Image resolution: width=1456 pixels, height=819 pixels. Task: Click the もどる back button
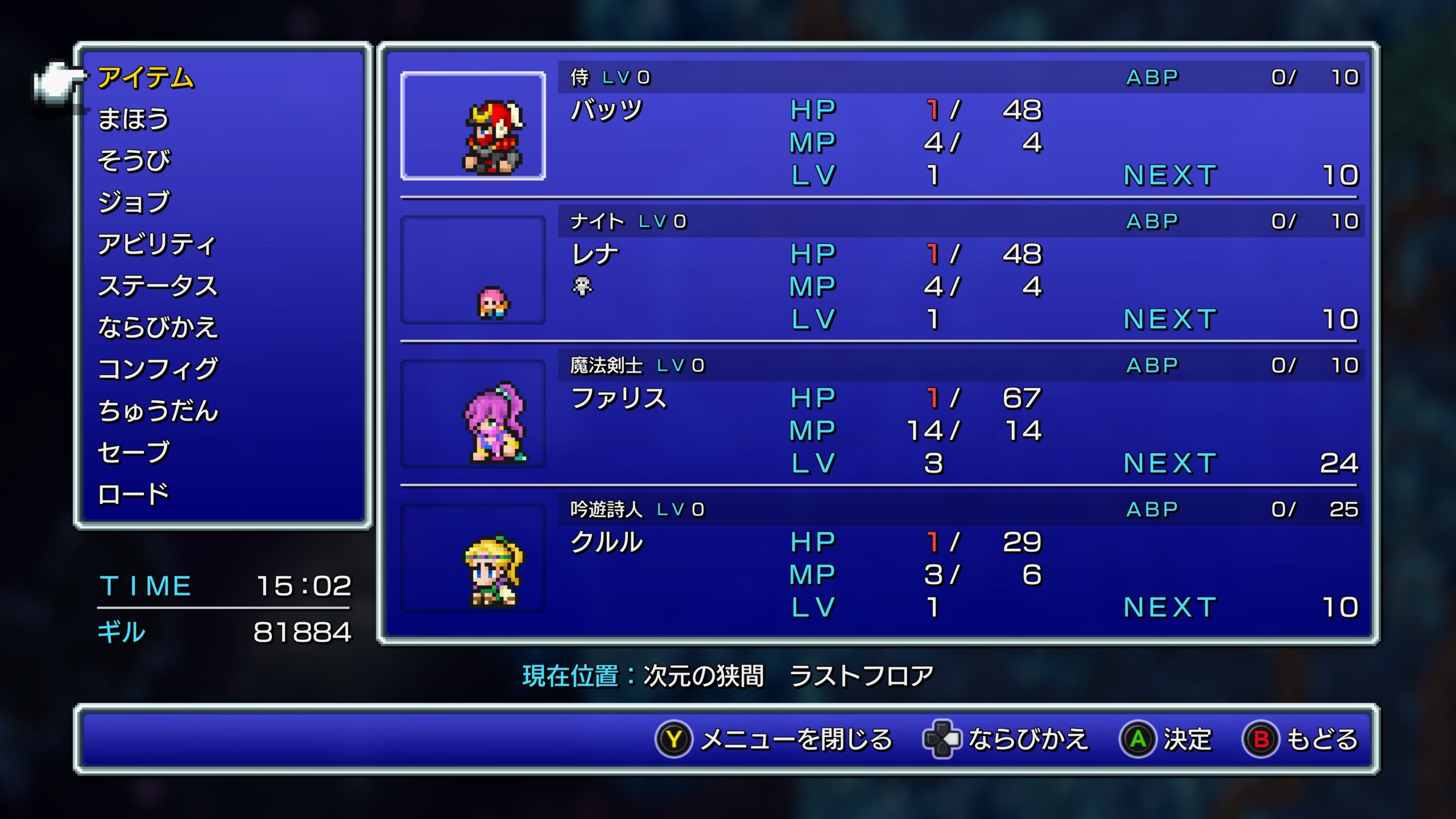1301,739
